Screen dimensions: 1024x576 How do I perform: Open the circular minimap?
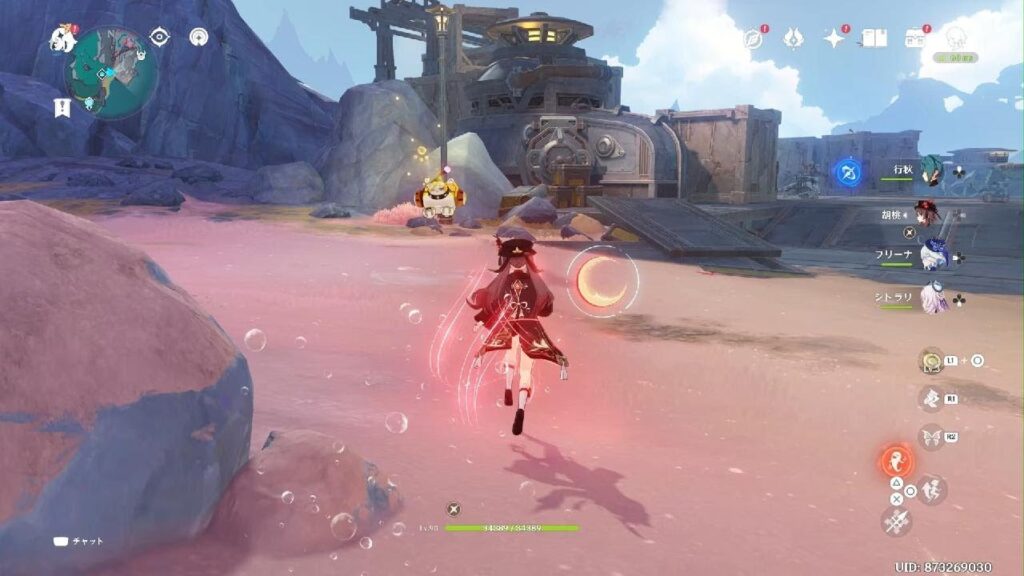click(110, 72)
